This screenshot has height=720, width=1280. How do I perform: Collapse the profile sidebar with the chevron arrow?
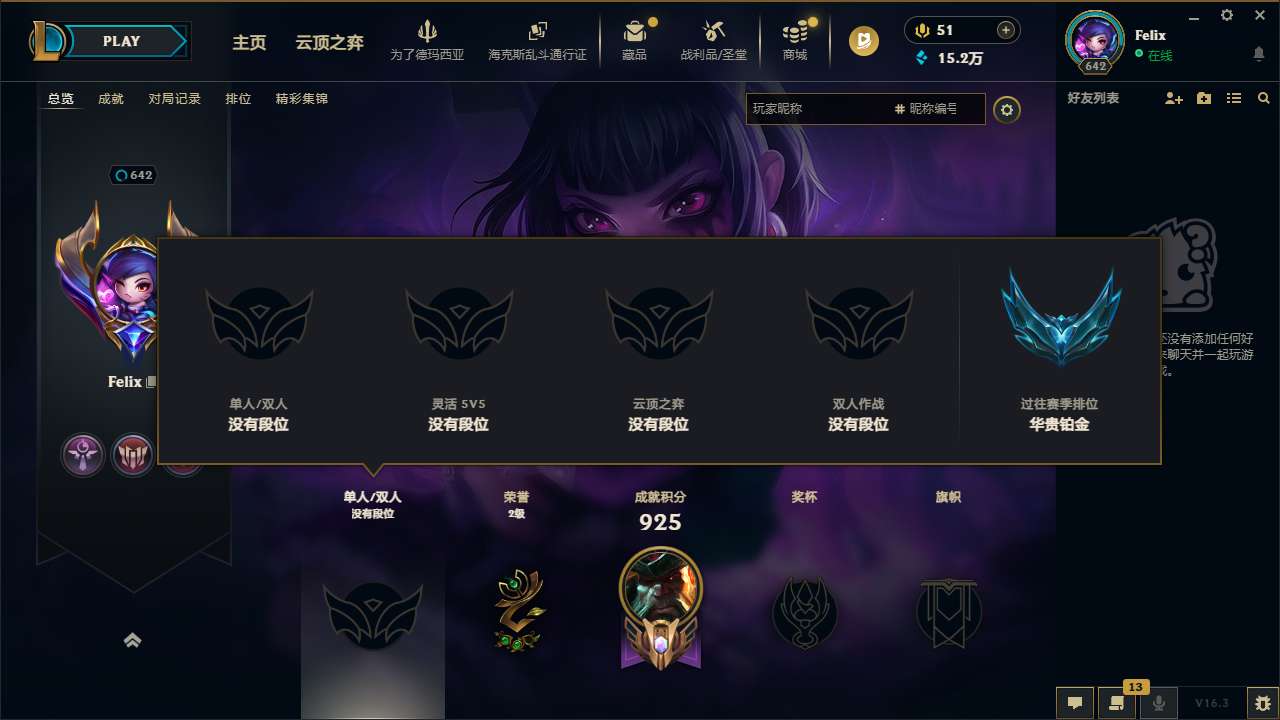pos(133,640)
